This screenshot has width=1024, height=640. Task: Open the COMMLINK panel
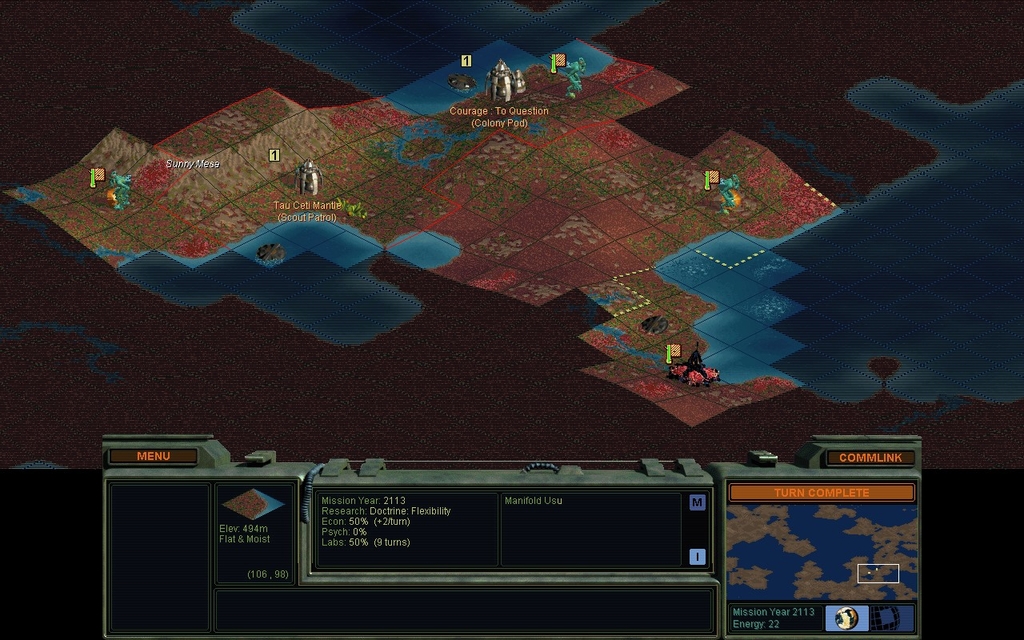[x=870, y=457]
